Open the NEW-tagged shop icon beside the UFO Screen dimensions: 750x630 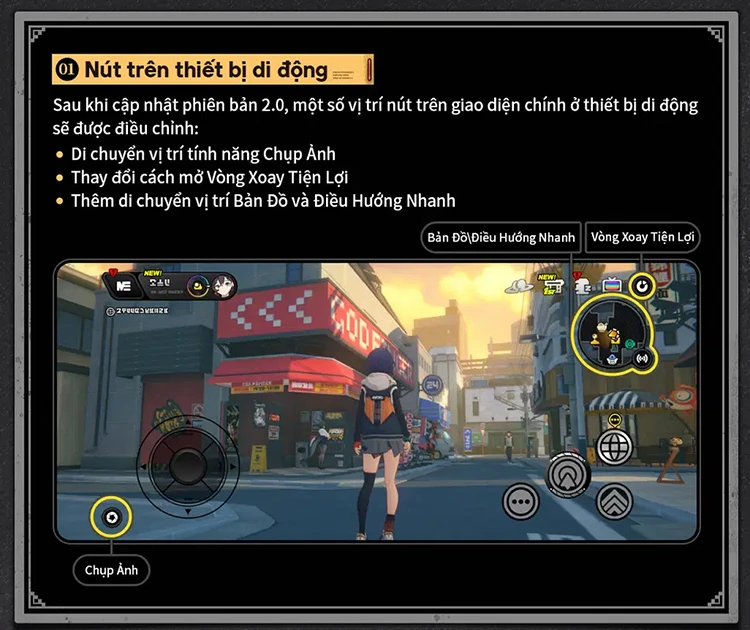552,286
